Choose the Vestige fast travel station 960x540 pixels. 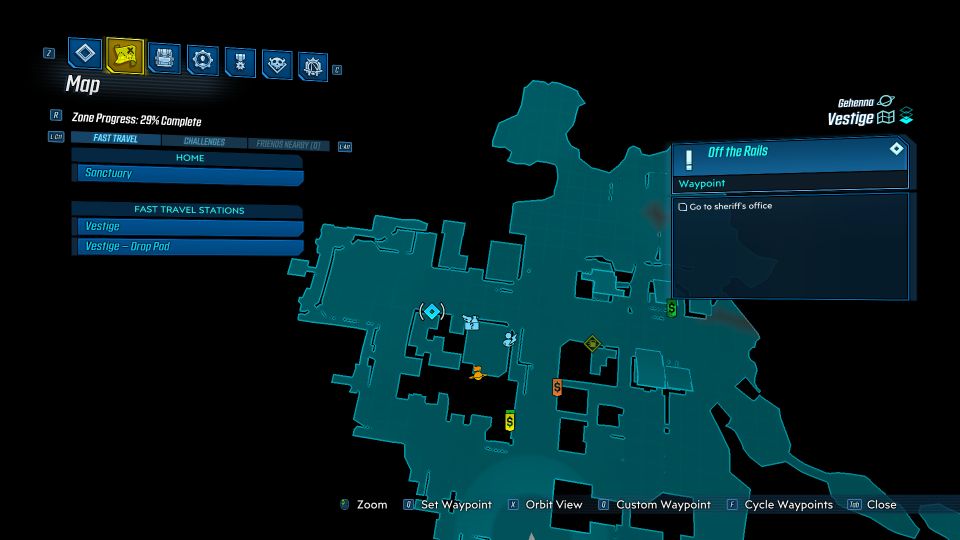pyautogui.click(x=190, y=227)
